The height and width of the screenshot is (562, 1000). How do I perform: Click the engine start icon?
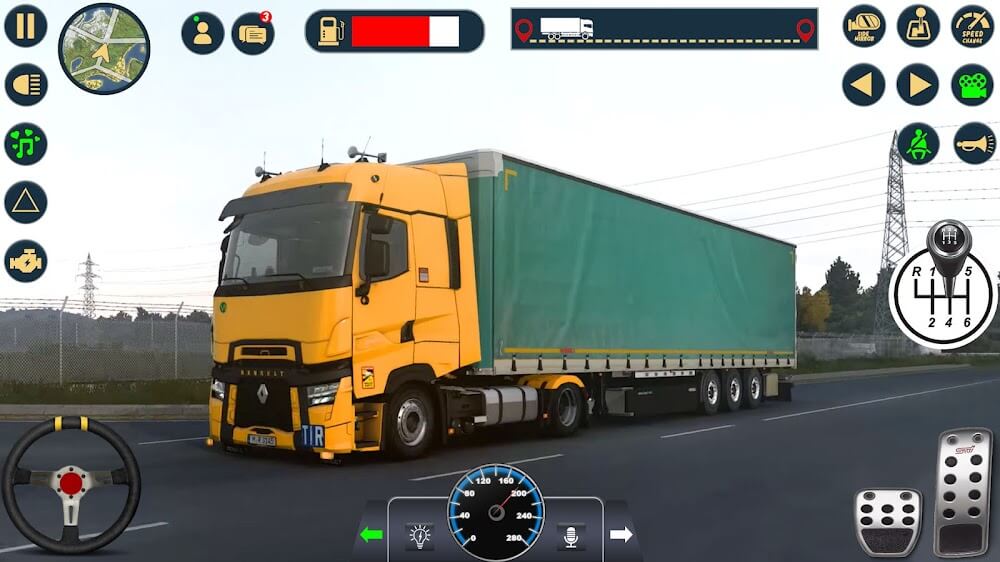26,261
